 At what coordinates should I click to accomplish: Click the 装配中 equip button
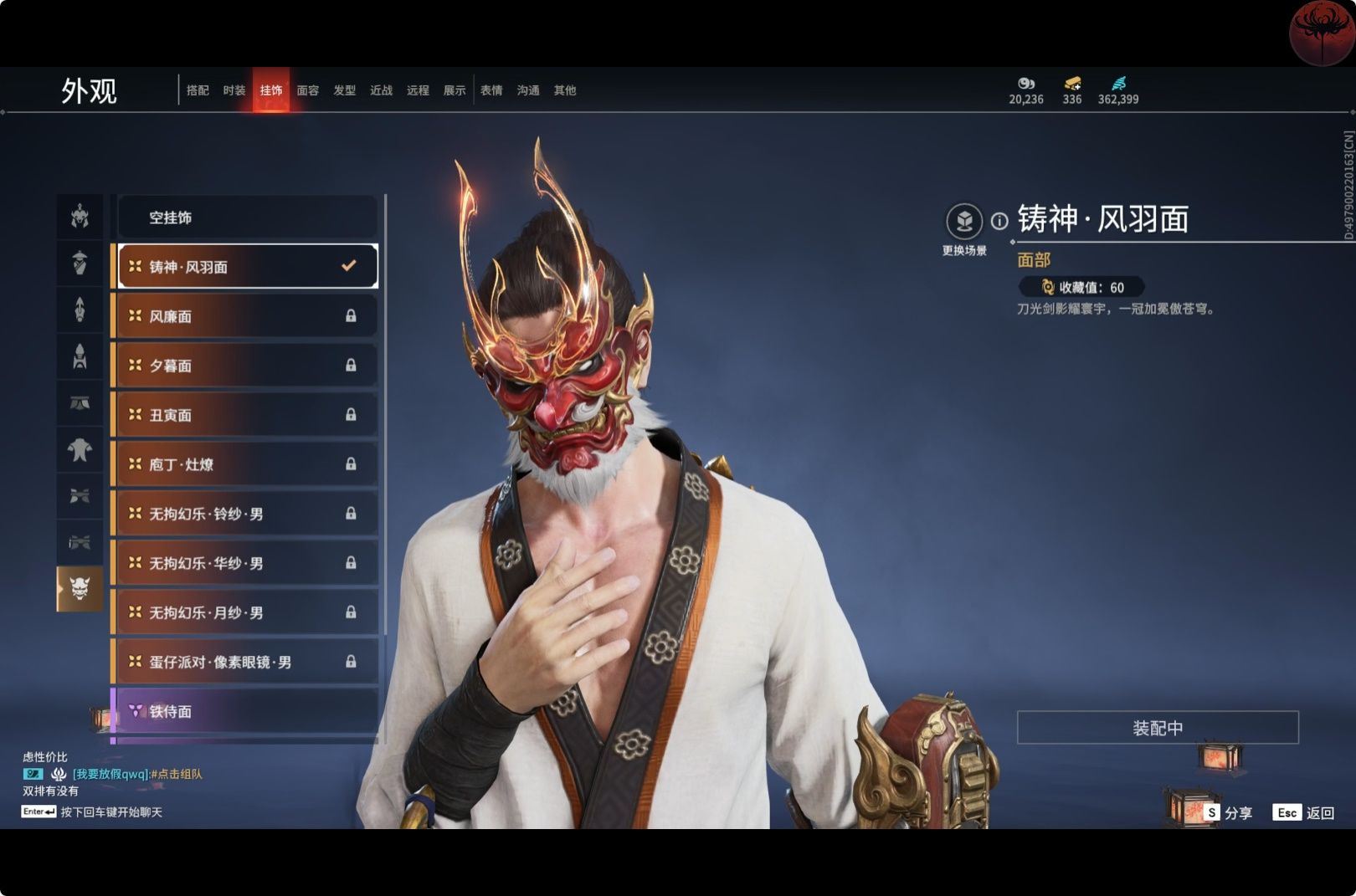(1158, 728)
